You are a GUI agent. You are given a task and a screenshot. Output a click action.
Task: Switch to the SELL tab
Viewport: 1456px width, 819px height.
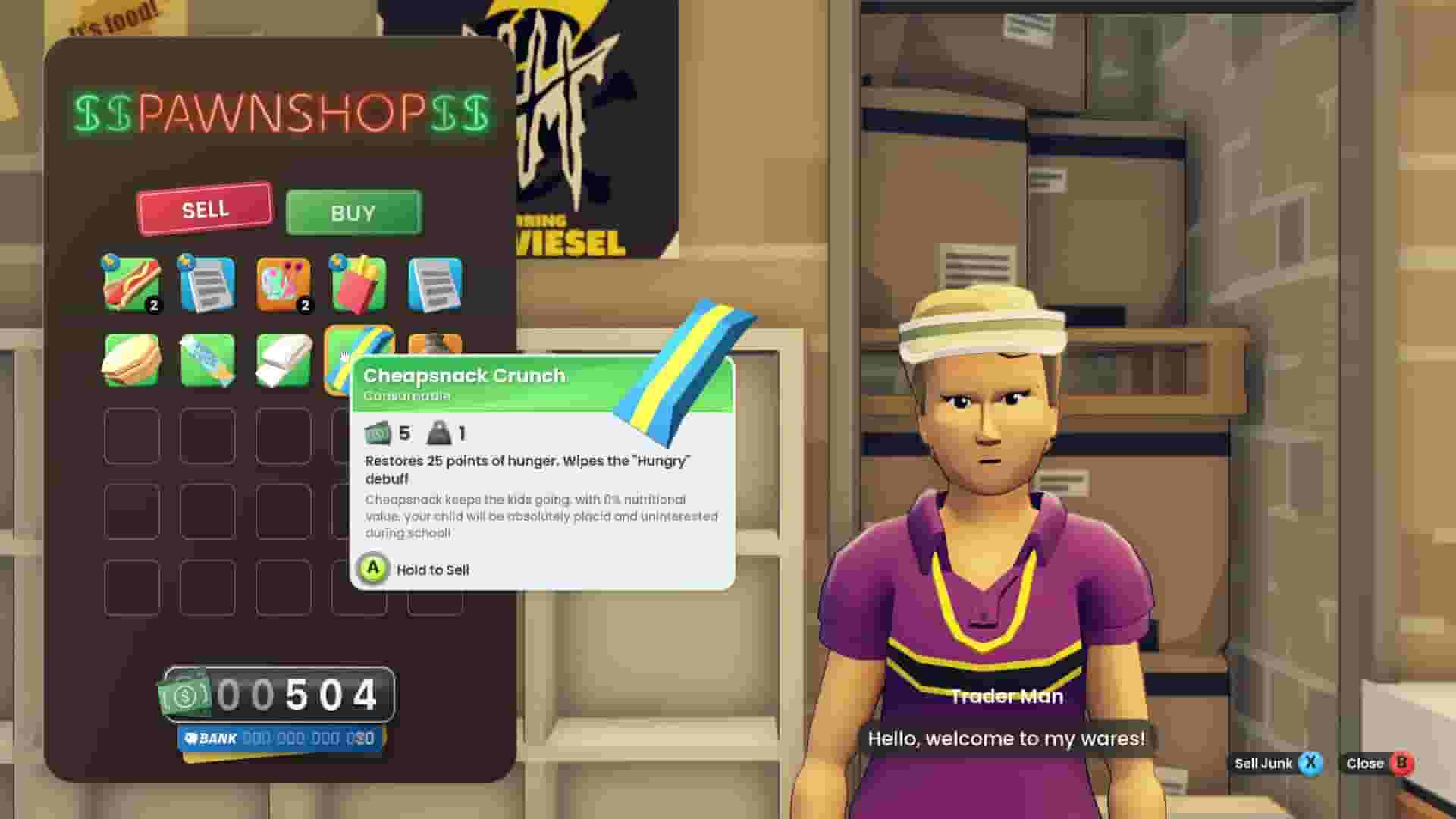tap(204, 209)
